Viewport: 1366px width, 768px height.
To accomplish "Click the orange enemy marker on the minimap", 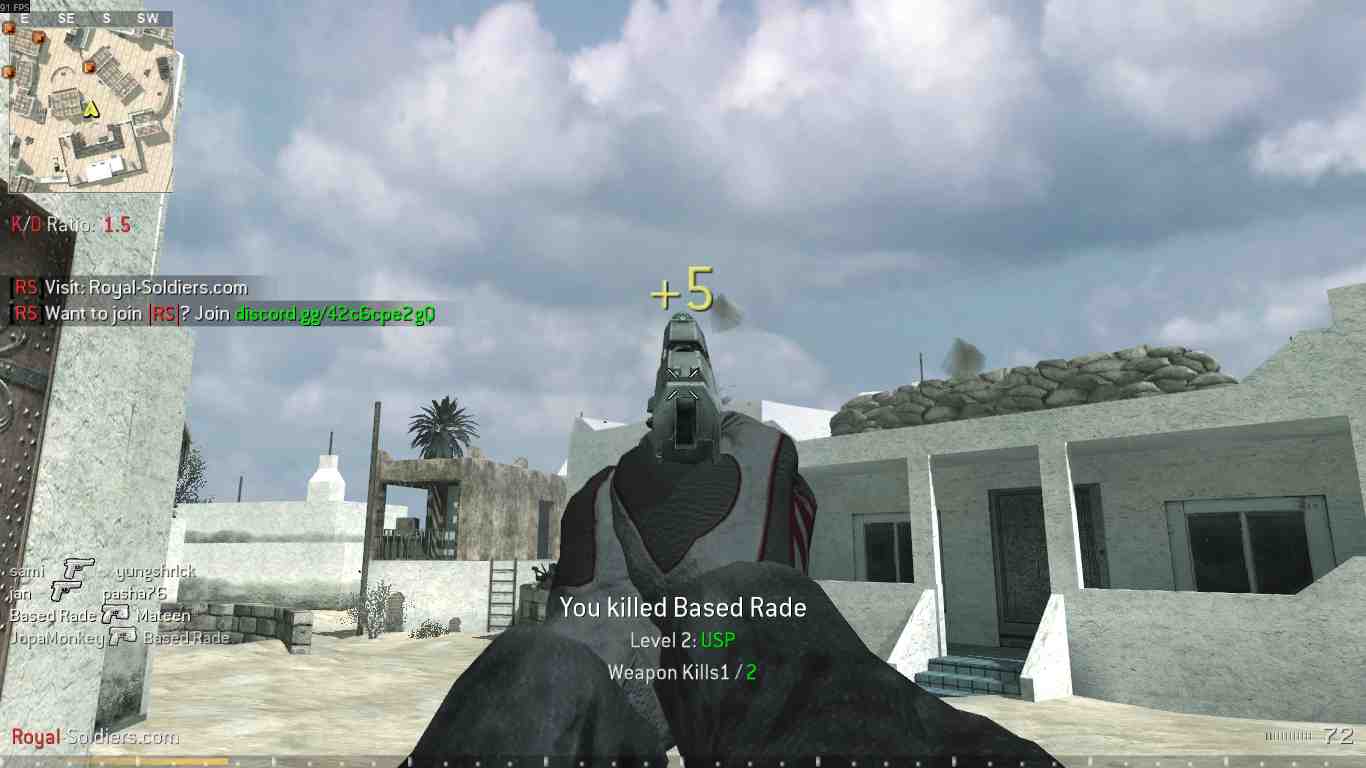I will pos(89,68).
